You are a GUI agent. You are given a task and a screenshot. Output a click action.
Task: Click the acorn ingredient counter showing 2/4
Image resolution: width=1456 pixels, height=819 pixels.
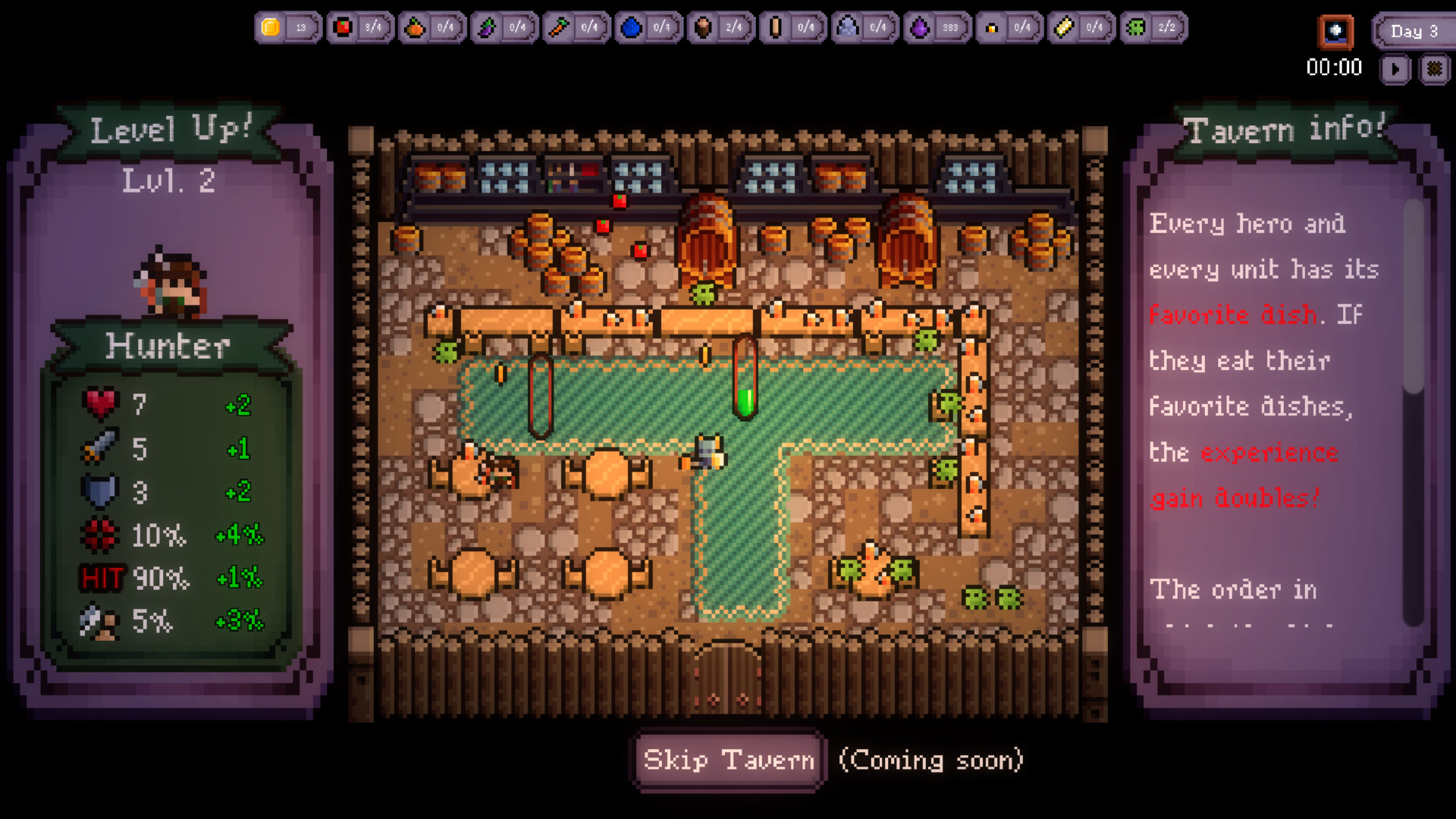(x=733, y=27)
